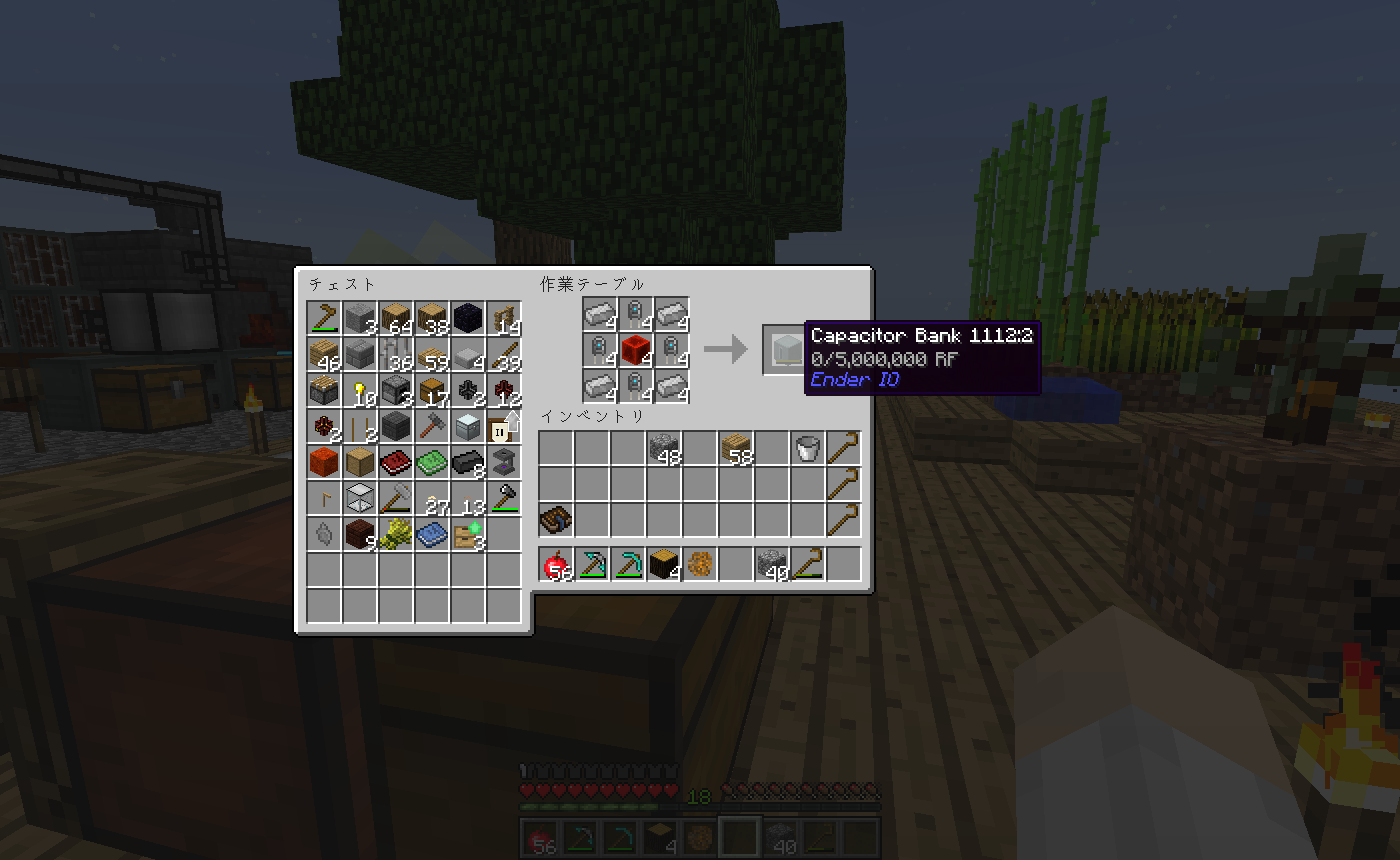Select the dark log stack in hotbar

coord(663,565)
